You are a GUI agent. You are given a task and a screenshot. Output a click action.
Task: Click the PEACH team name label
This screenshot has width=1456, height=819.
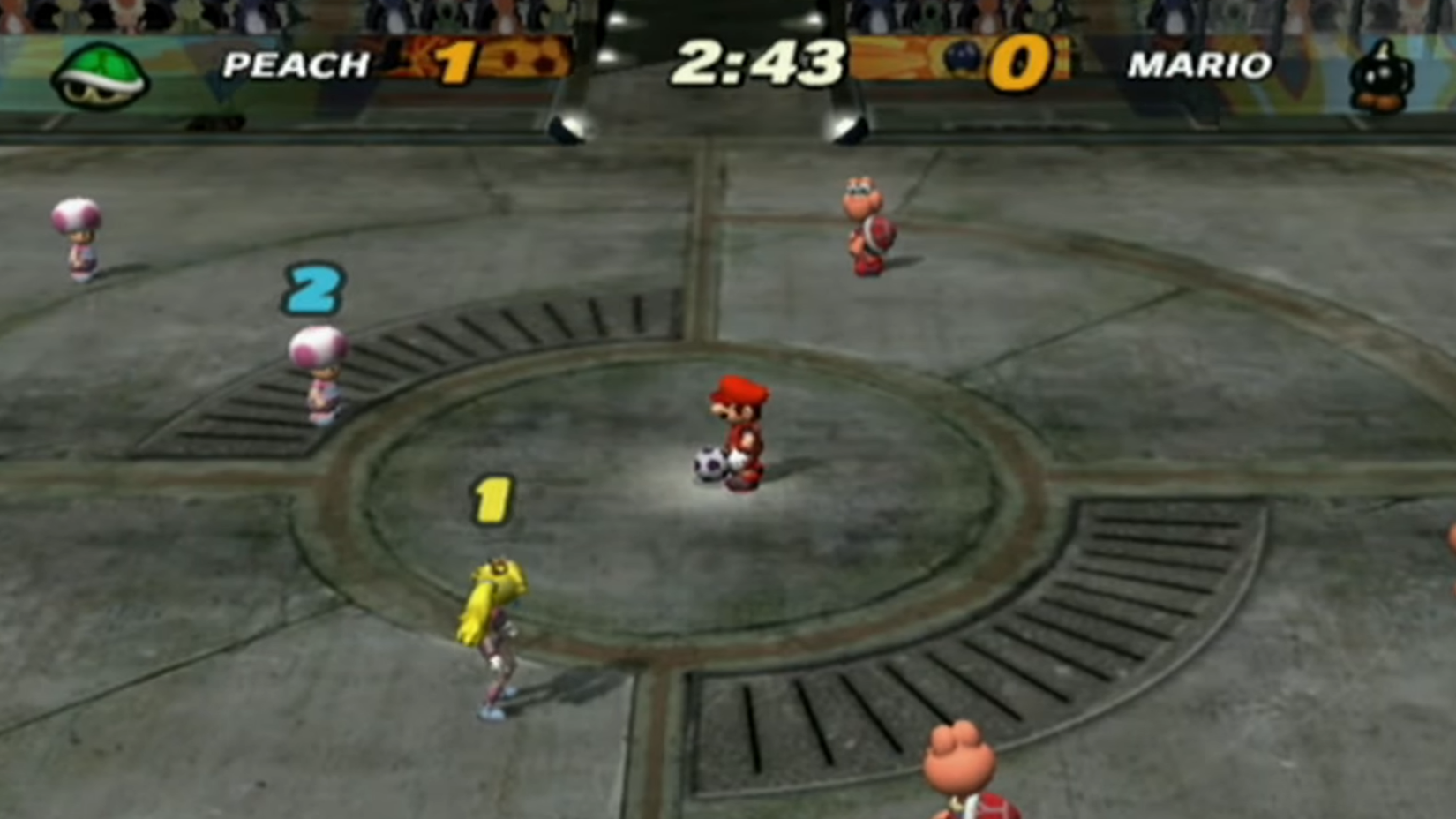point(294,65)
